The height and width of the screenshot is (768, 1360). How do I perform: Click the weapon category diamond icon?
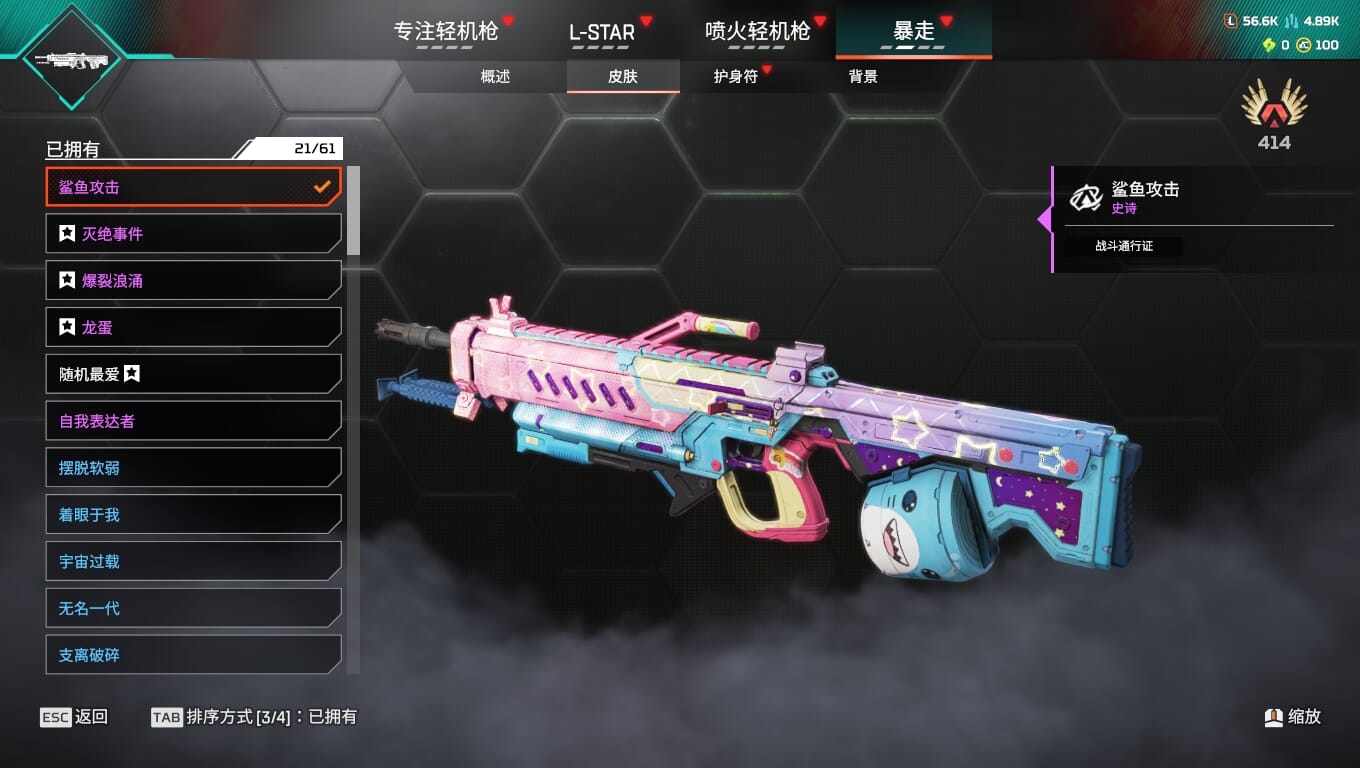(x=70, y=59)
